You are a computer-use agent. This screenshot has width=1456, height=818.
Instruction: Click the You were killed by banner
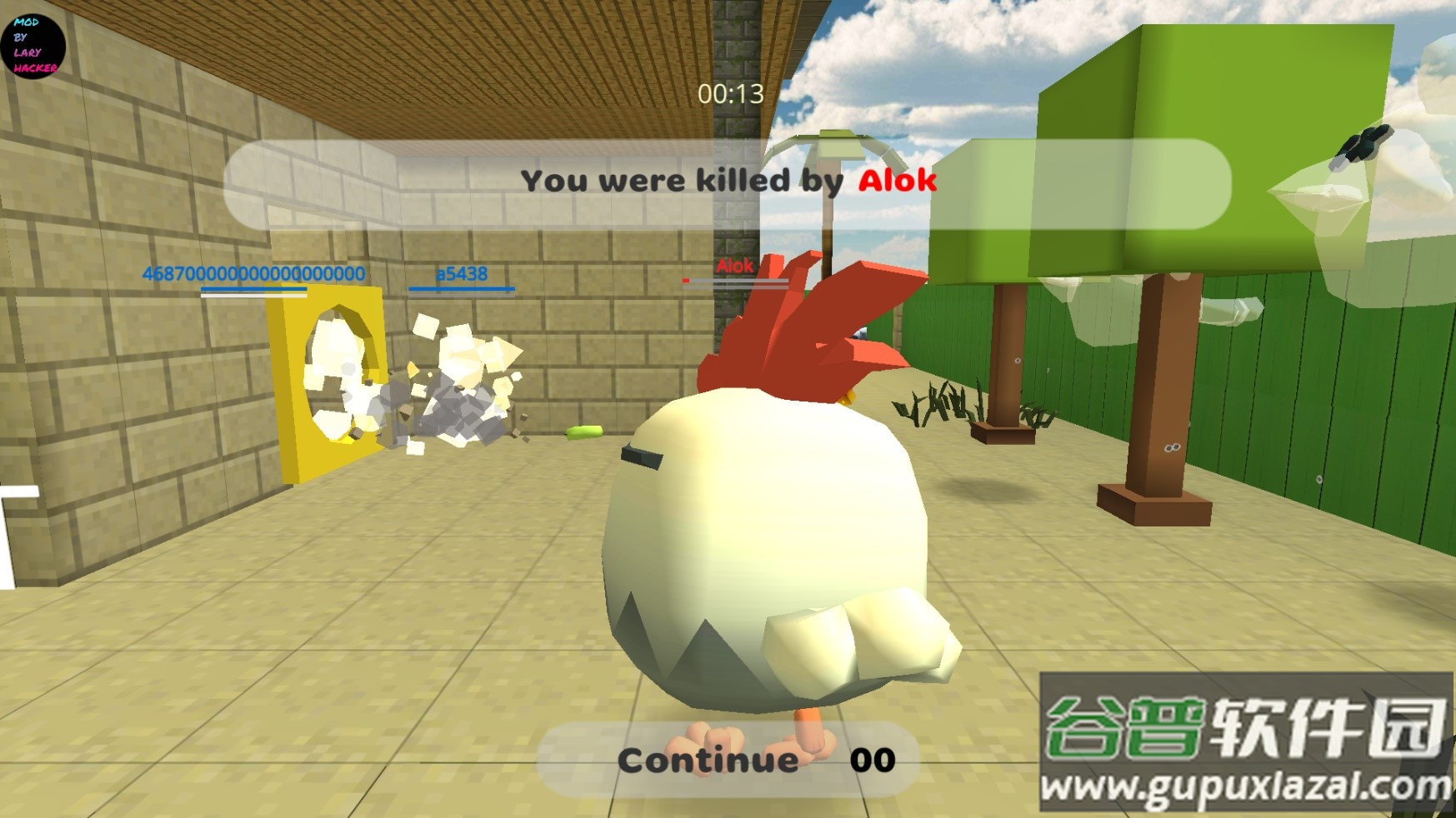pos(679,180)
